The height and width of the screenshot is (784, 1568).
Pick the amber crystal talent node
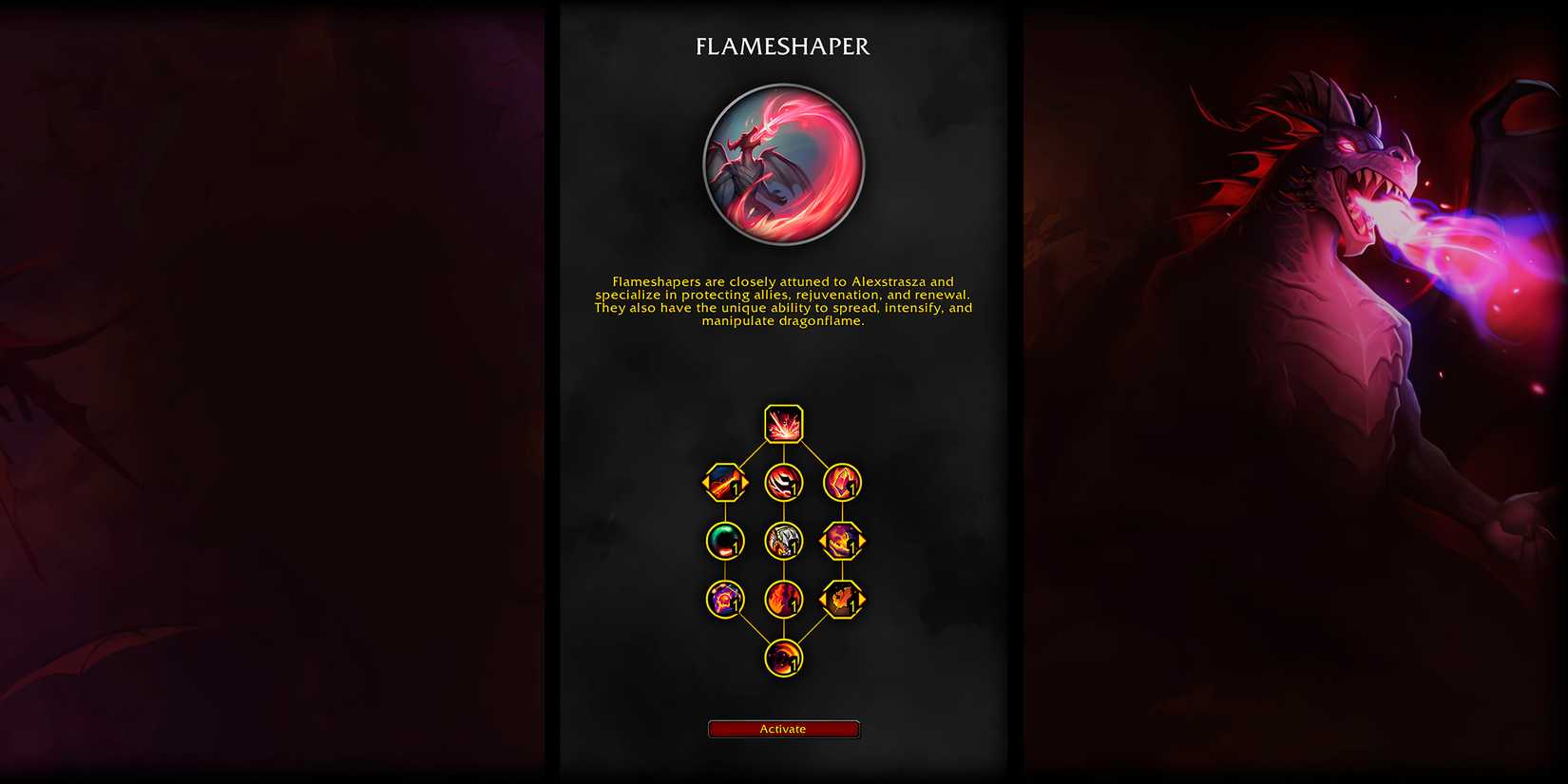[x=842, y=483]
